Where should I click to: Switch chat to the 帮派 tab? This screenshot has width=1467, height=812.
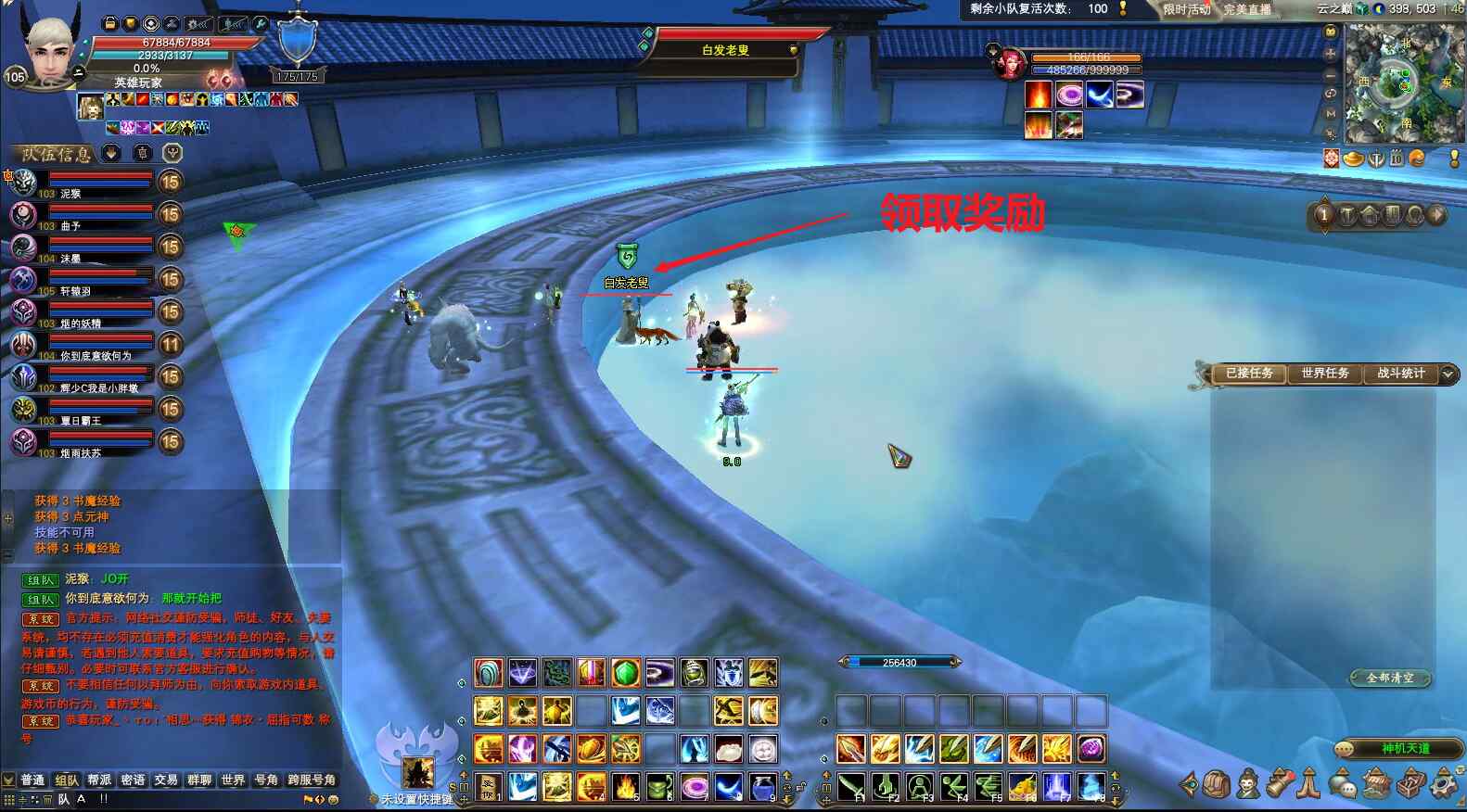(x=99, y=780)
